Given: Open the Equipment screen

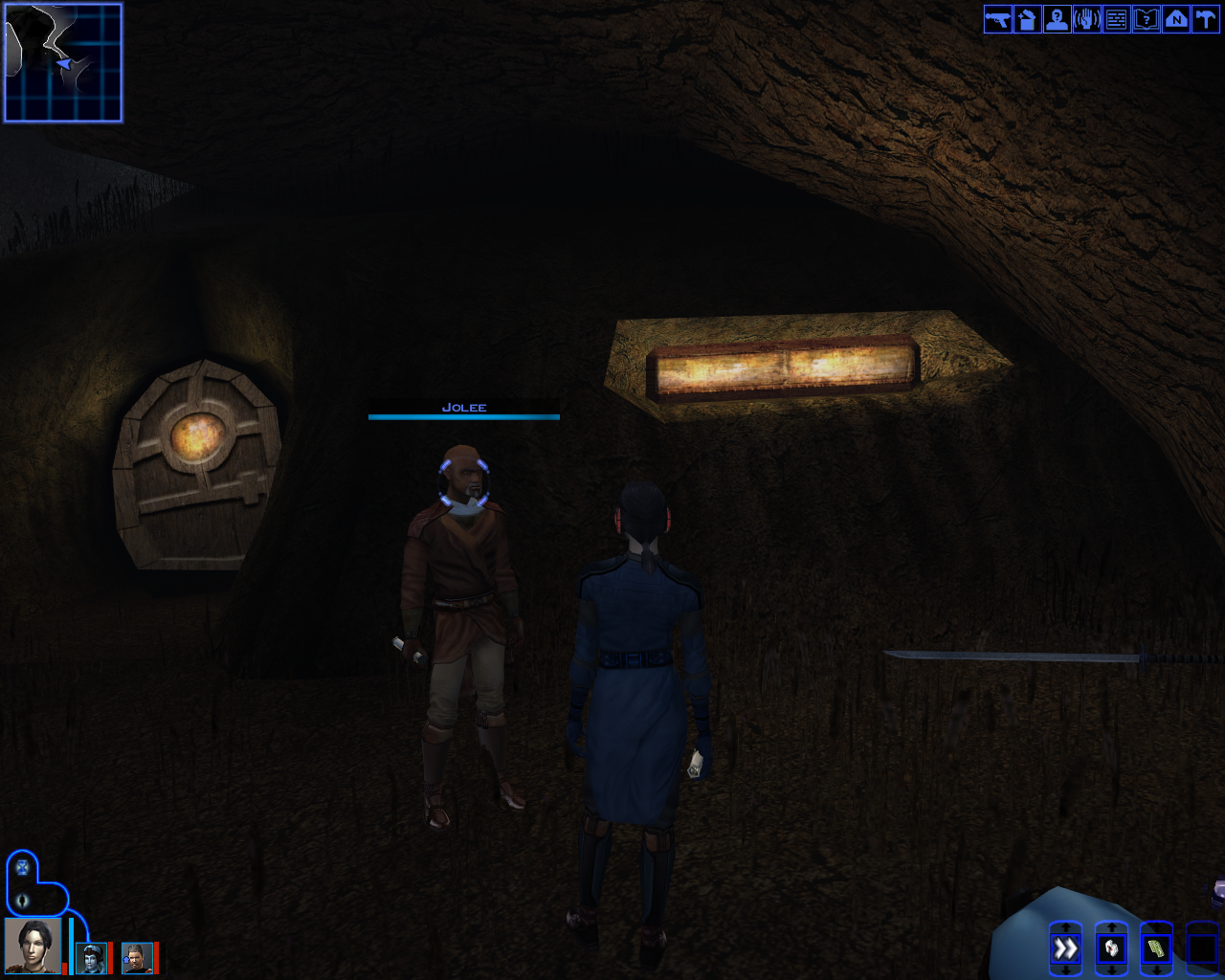Looking at the screenshot, I should pos(997,19).
